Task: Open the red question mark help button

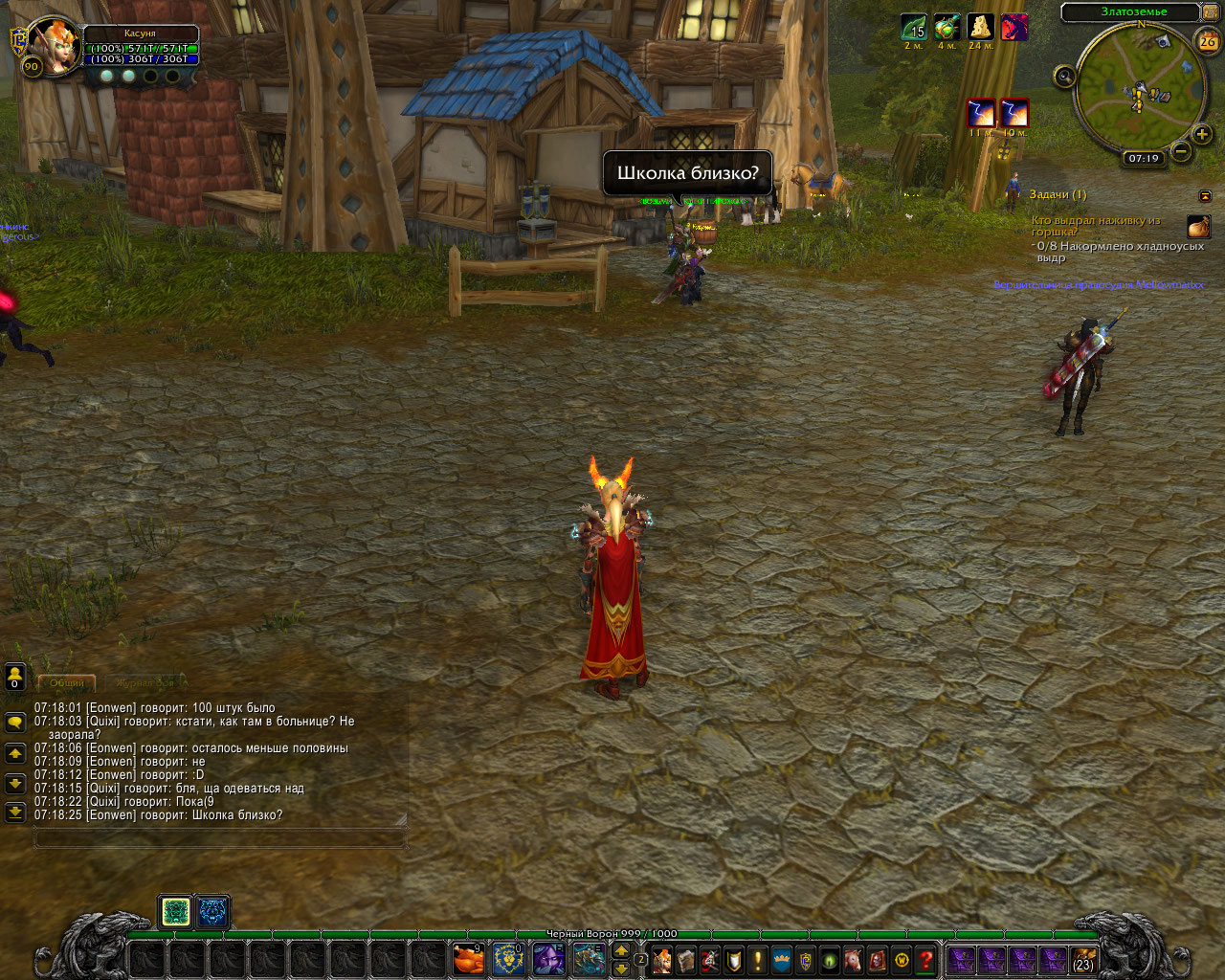Action: [x=924, y=959]
